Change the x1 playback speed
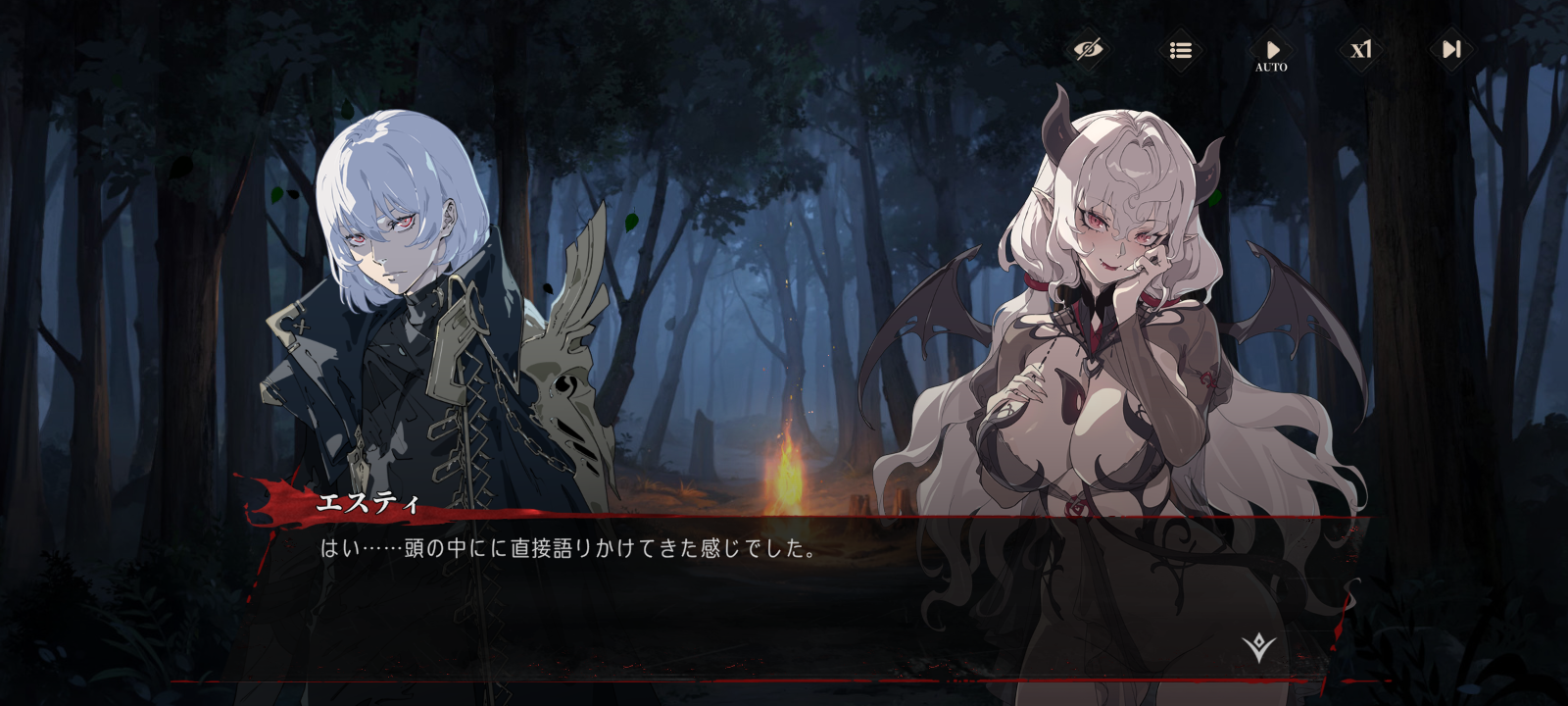The height and width of the screenshot is (706, 1568). point(1361,49)
